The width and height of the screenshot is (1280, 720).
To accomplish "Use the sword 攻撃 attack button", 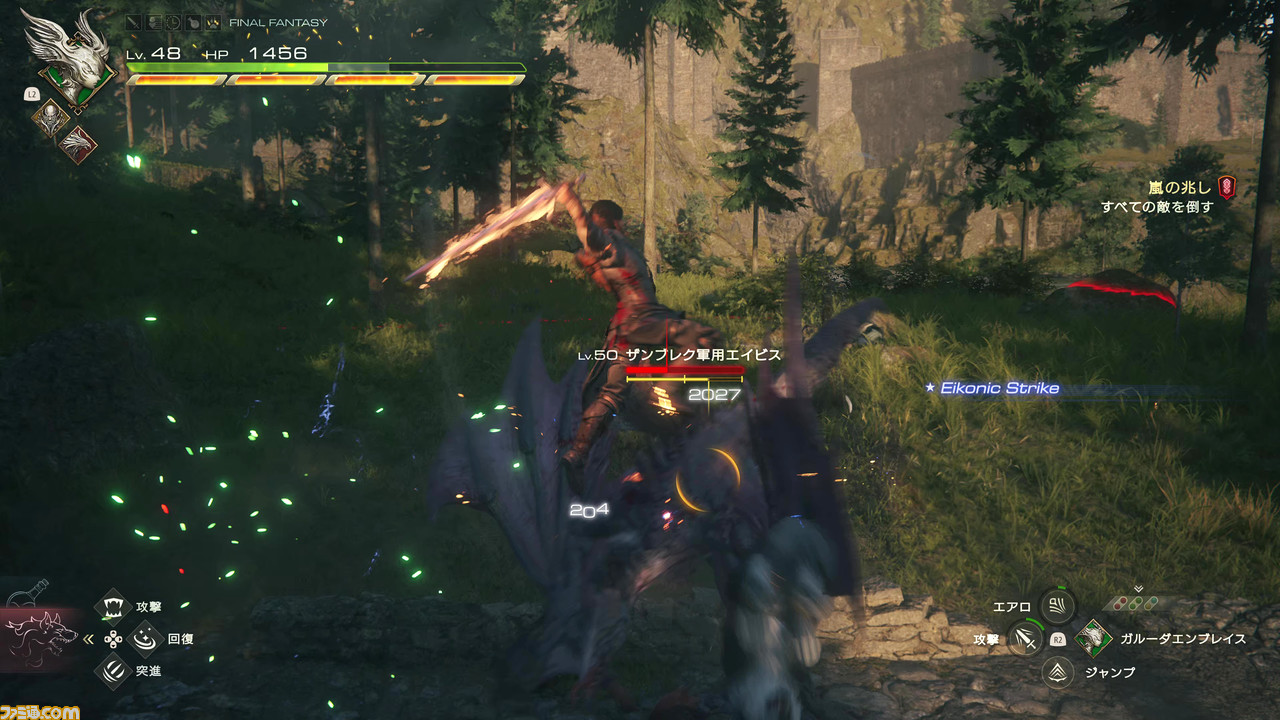I will pyautogui.click(x=1023, y=638).
